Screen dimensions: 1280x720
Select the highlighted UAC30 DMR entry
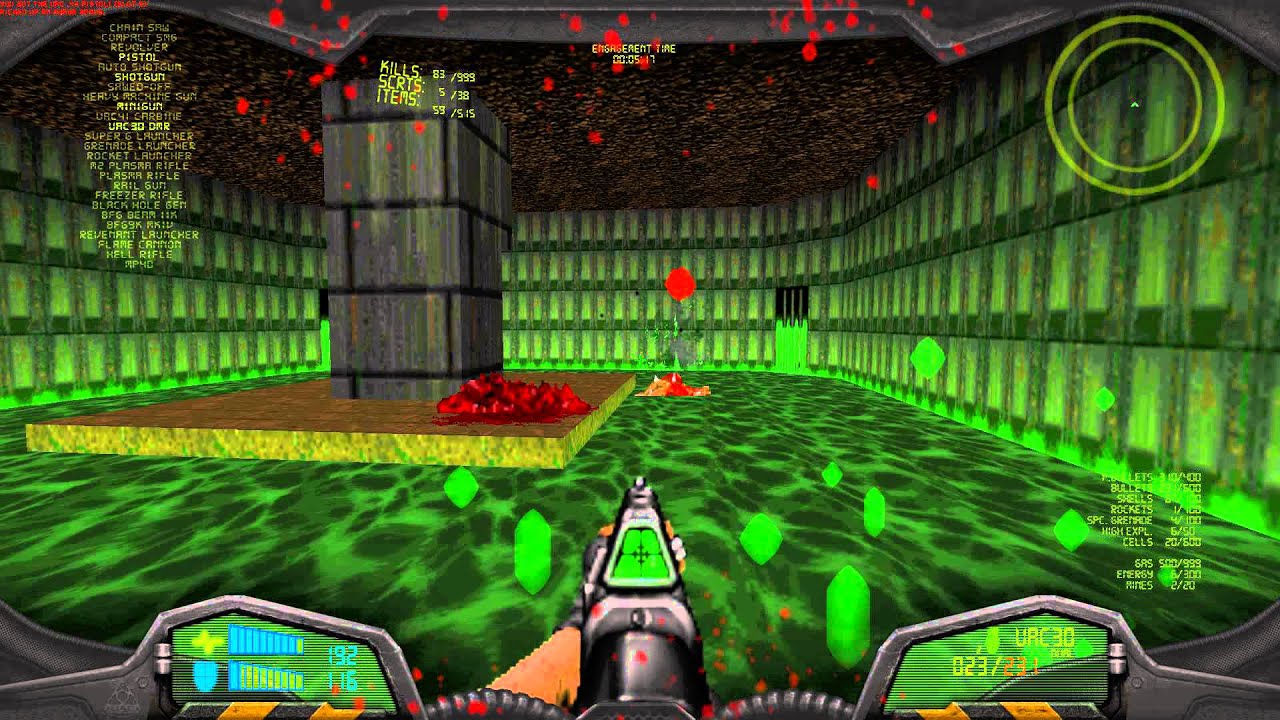[x=139, y=126]
